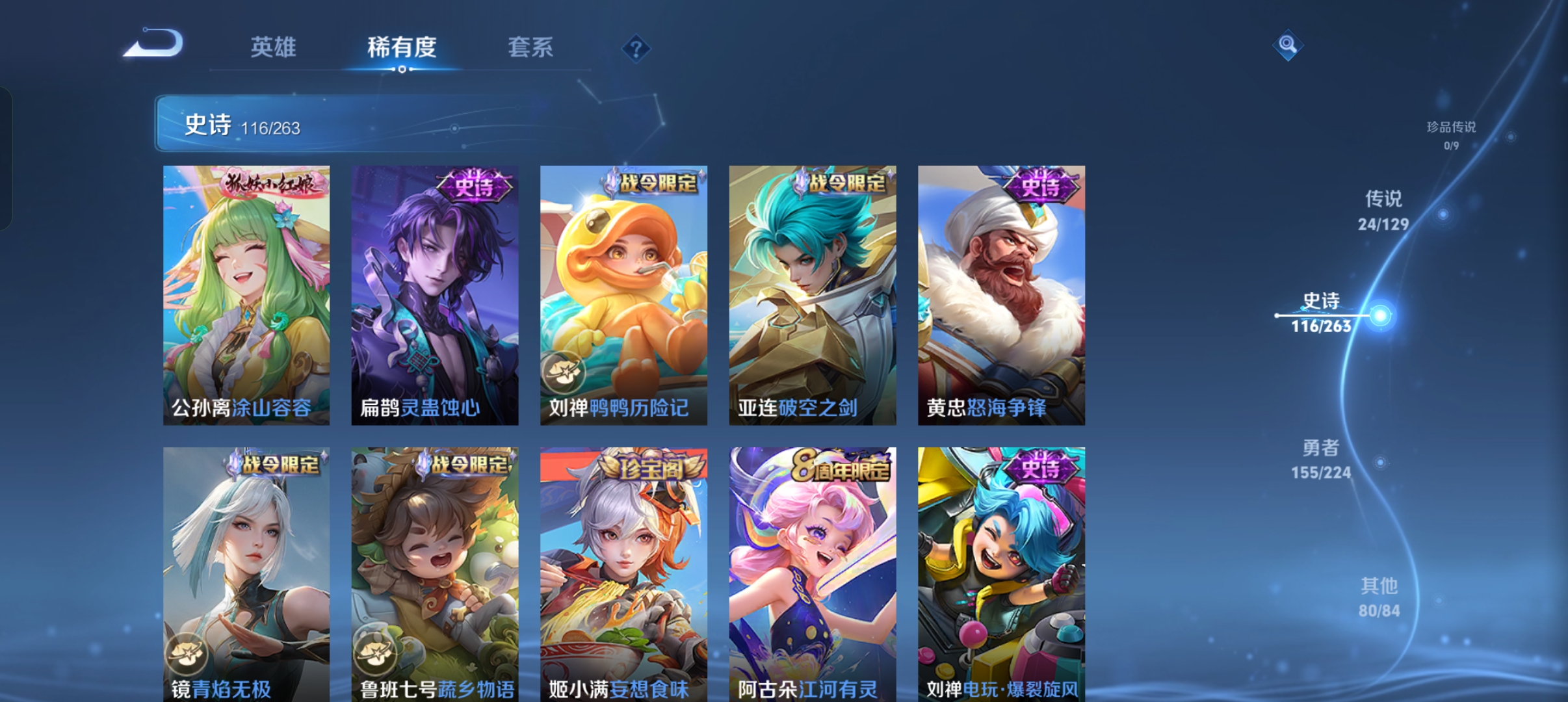Show the 其他 skin category

[x=1379, y=597]
